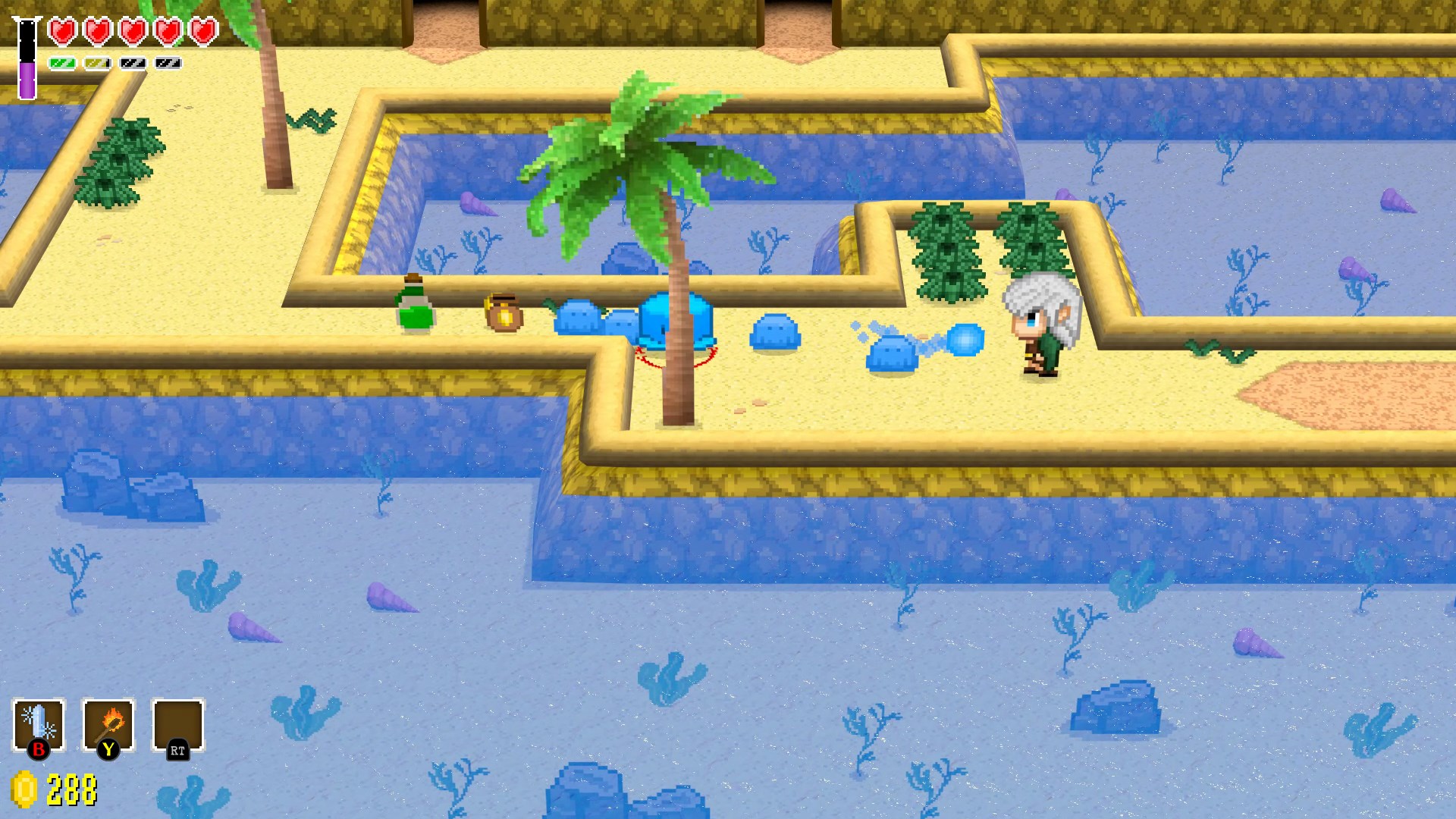
Task: Click the fourth empty charge indicator slot
Action: (168, 64)
